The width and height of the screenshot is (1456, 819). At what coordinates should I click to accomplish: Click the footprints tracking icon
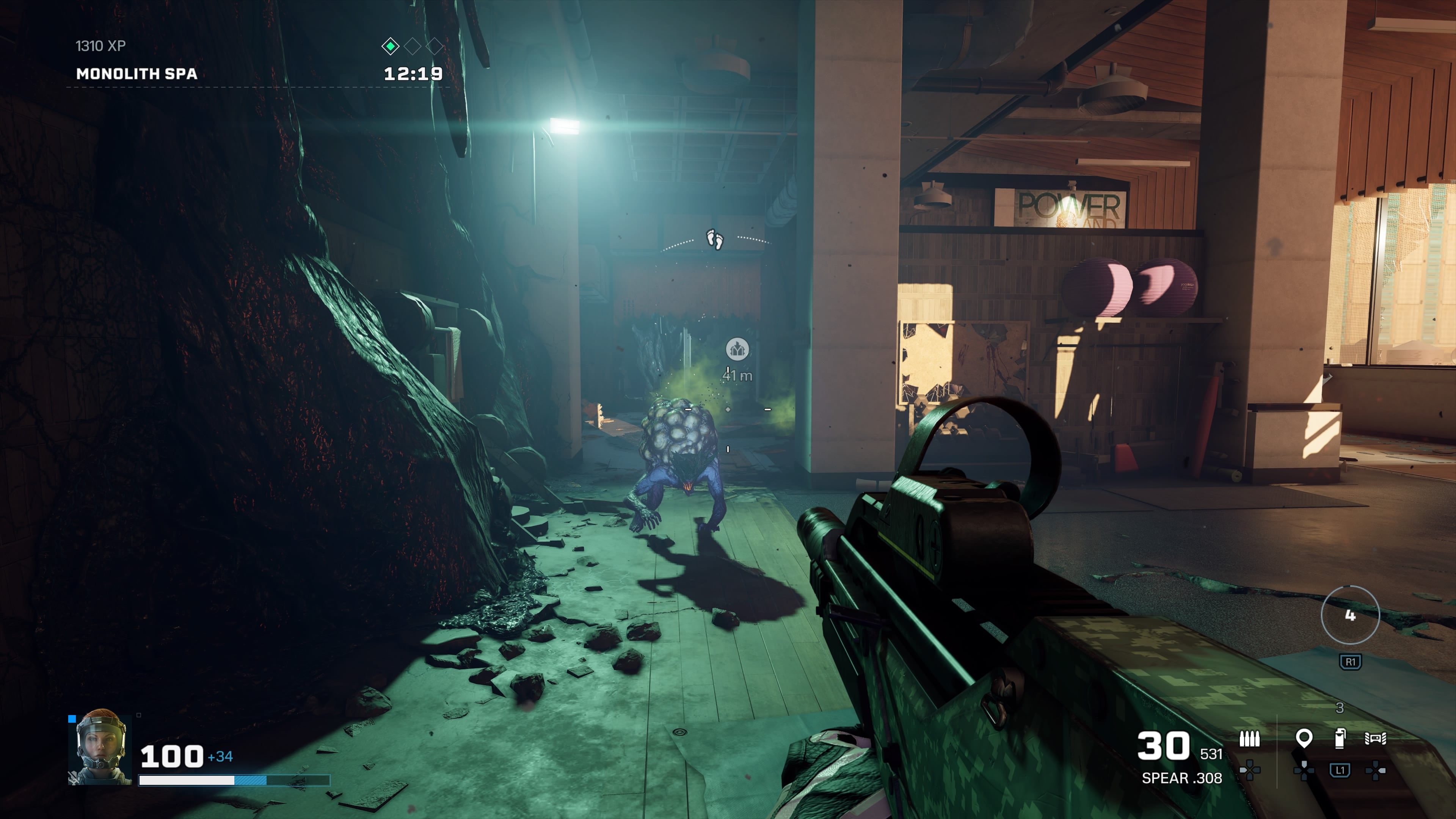point(714,240)
